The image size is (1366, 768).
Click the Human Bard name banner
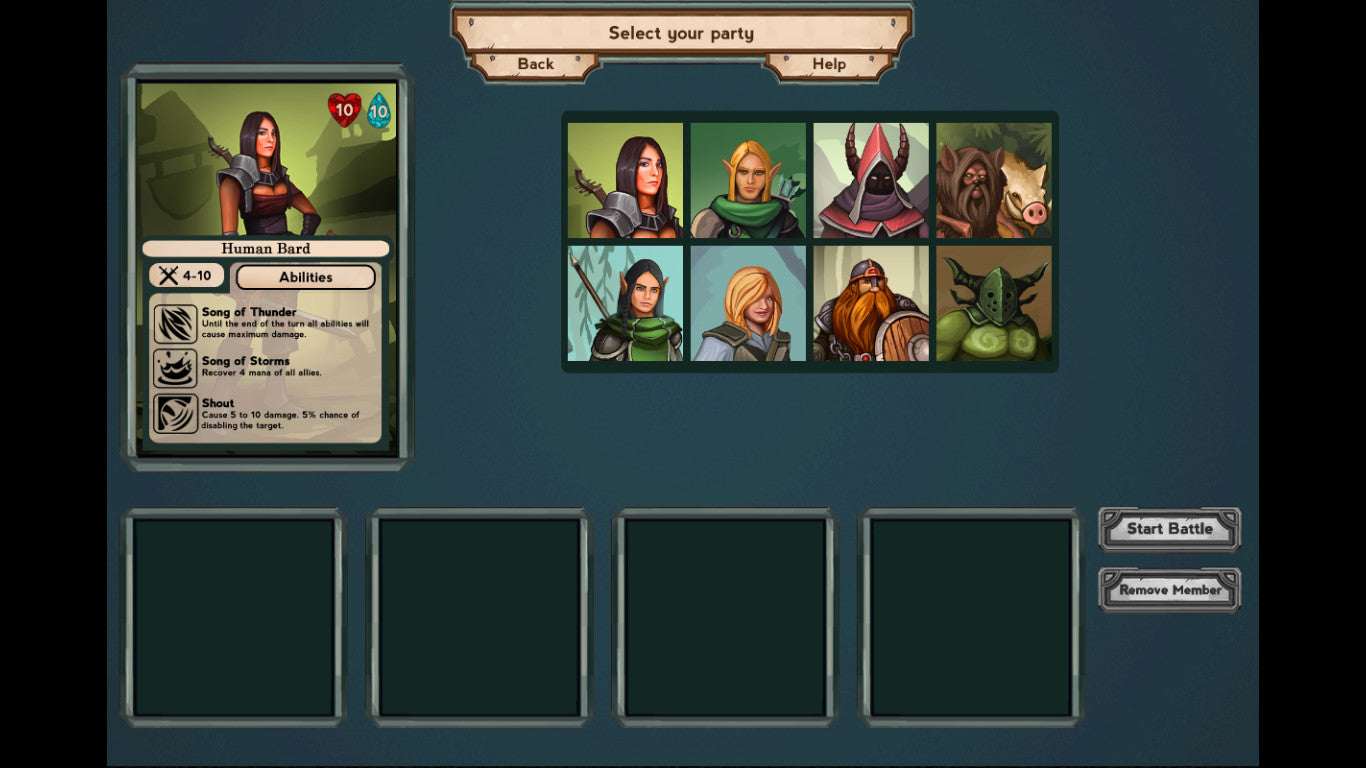[264, 248]
